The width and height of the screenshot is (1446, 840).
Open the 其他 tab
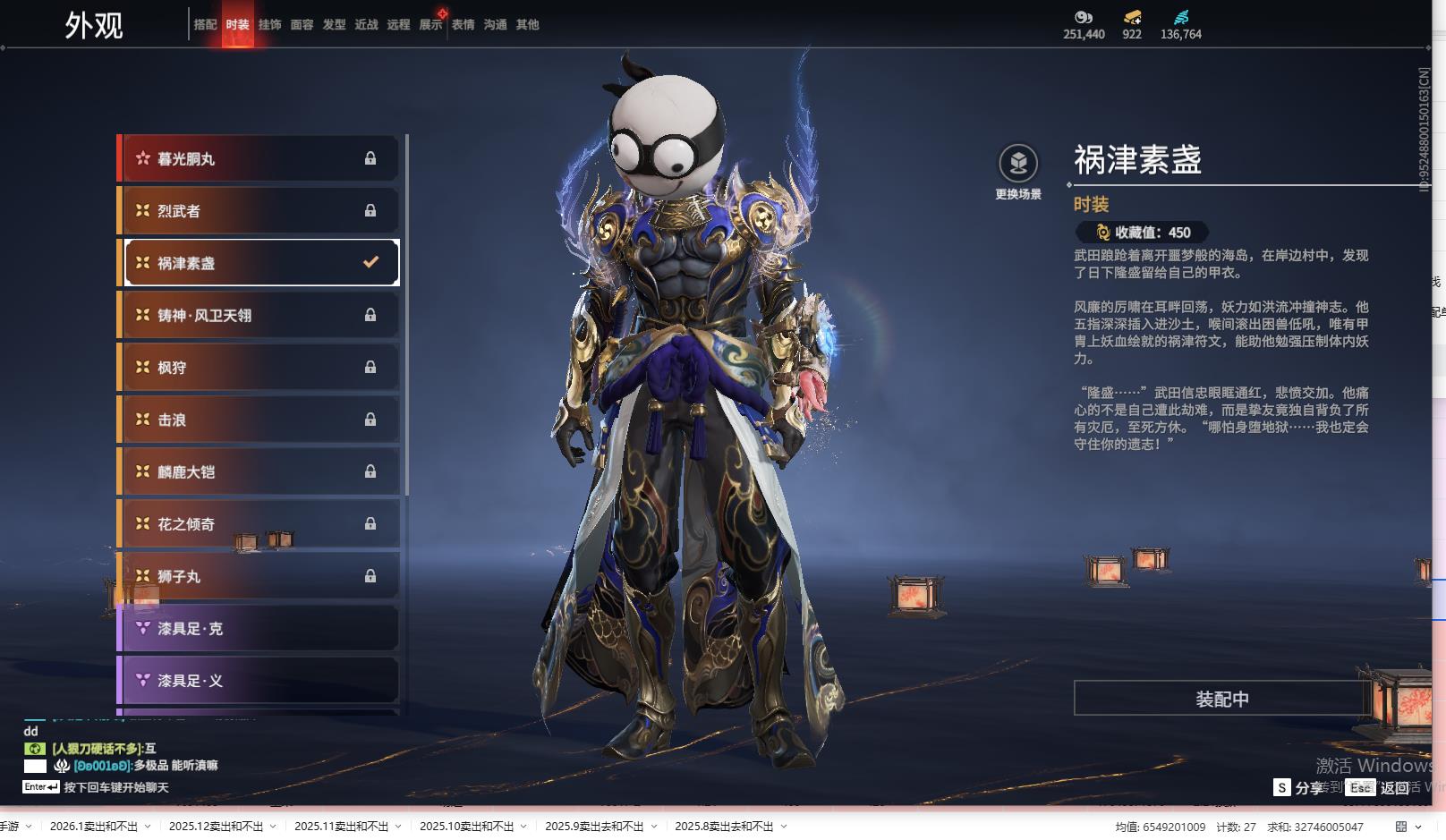pyautogui.click(x=527, y=25)
